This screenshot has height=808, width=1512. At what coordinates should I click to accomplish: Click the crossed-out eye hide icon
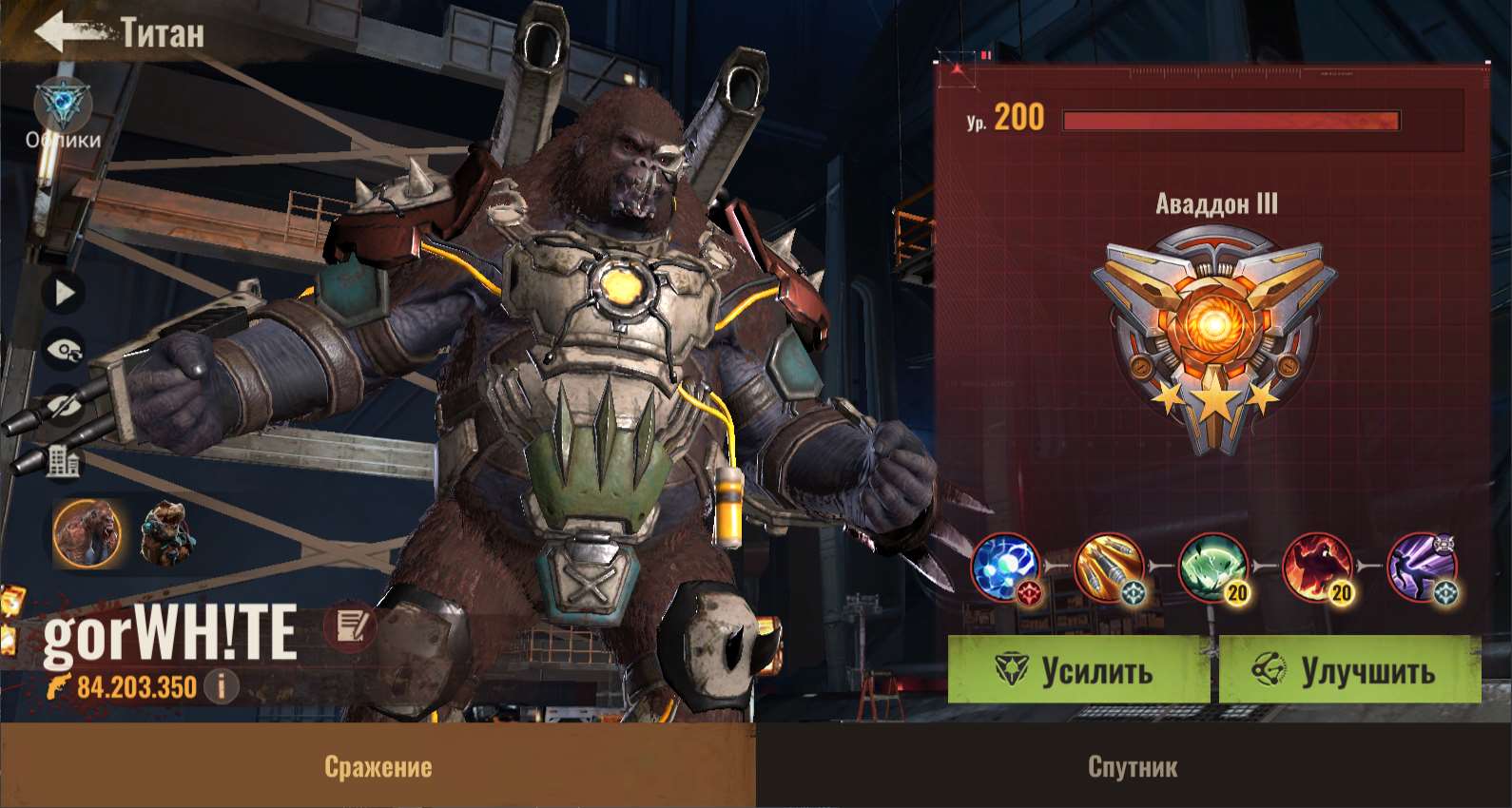click(64, 407)
